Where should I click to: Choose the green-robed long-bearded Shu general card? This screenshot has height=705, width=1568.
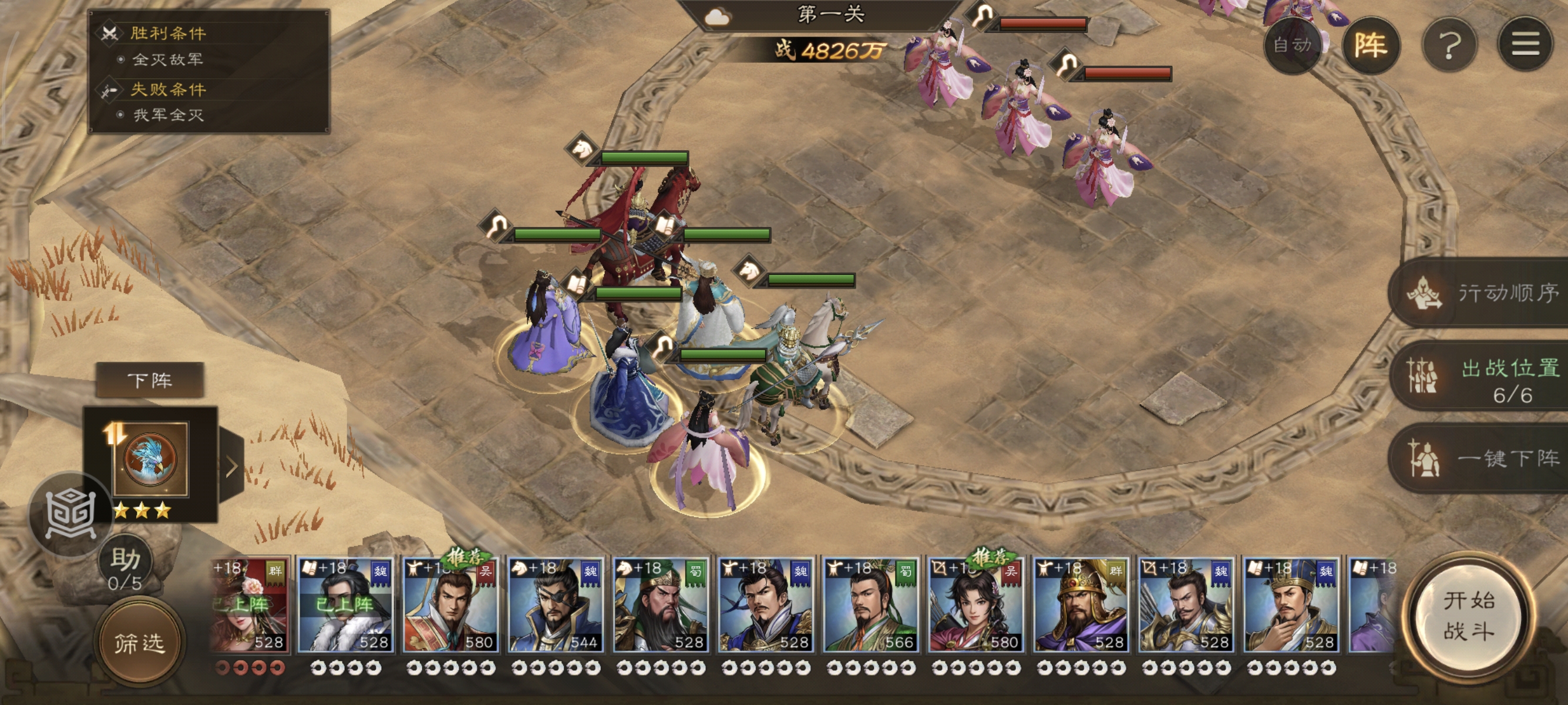coord(661,606)
